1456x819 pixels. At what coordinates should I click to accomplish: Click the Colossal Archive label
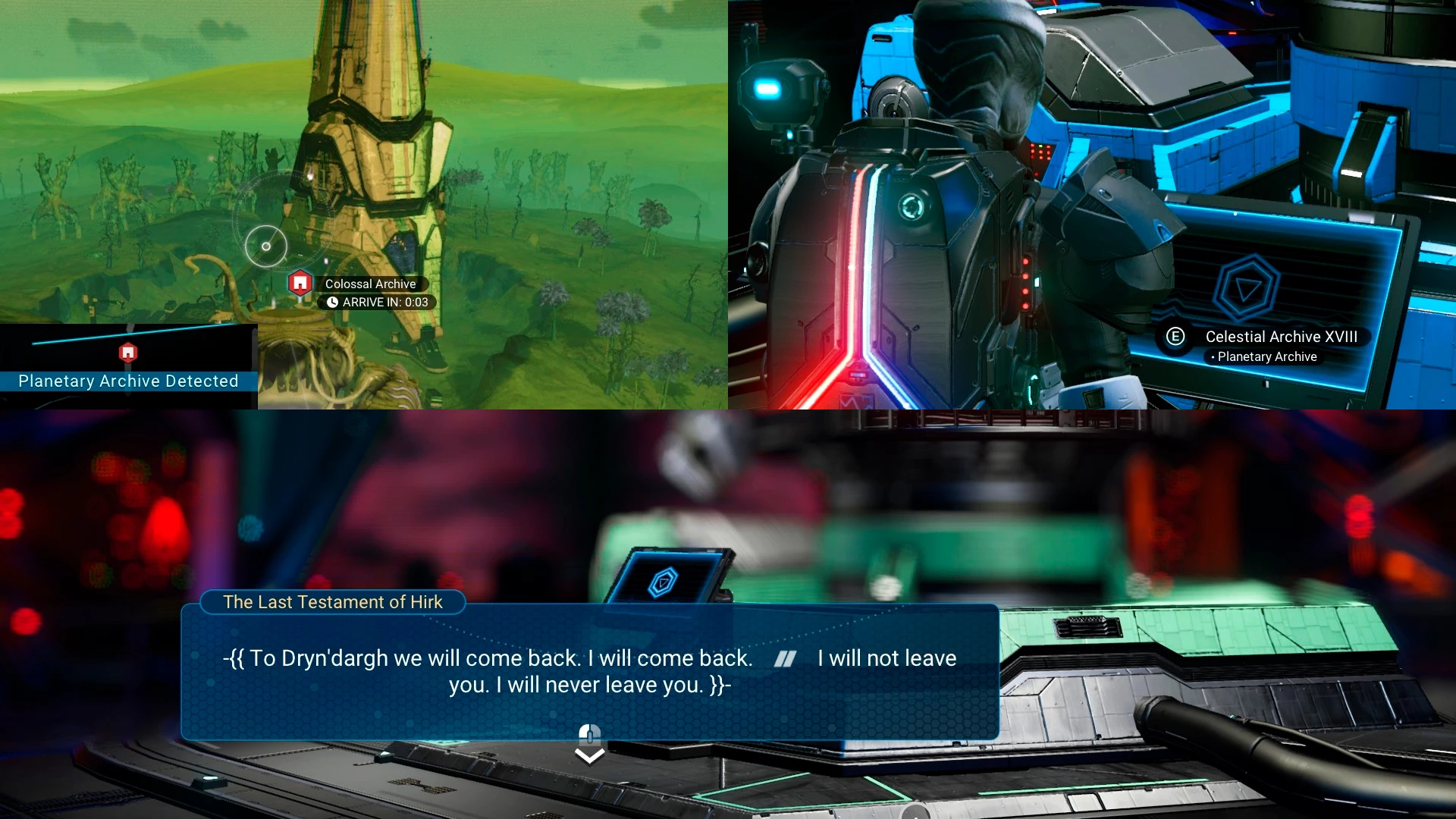(370, 284)
